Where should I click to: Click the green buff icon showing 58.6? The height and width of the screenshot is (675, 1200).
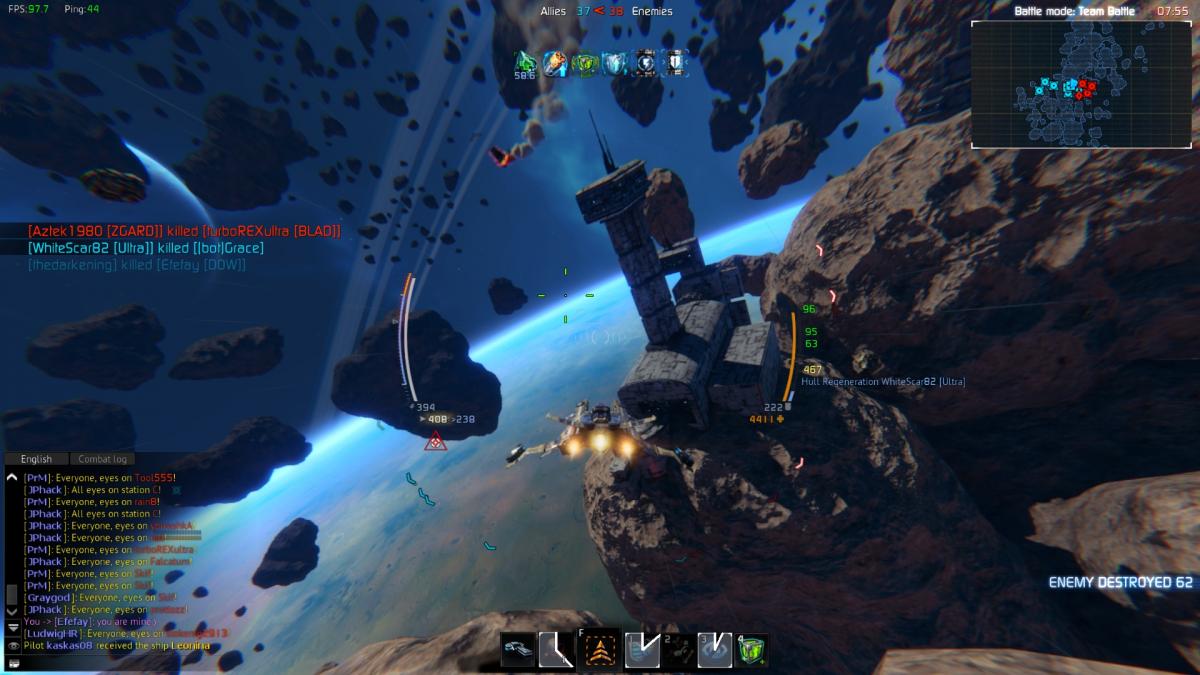[525, 62]
